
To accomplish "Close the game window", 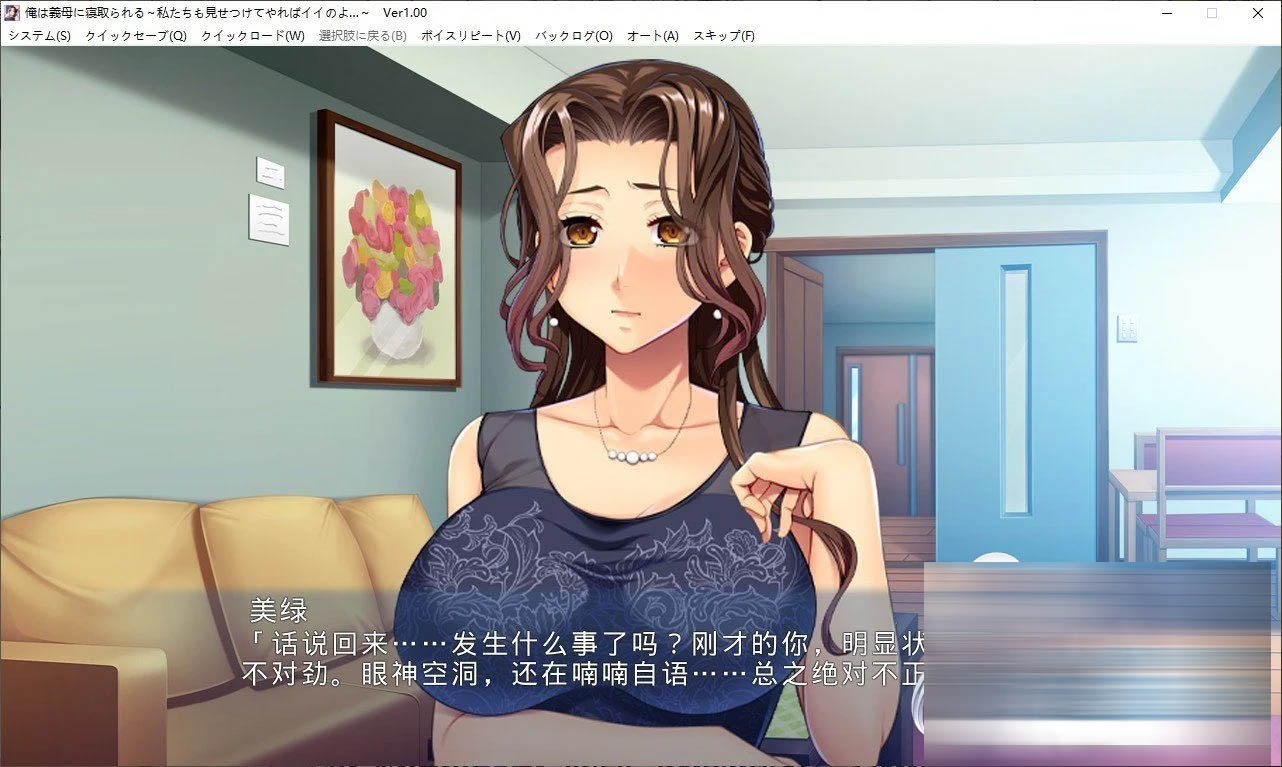I will (1257, 13).
